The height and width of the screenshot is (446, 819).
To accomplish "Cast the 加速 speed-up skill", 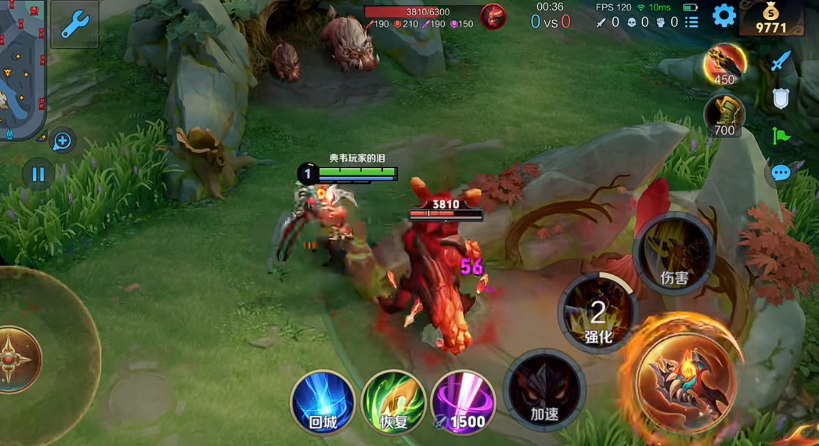I will [x=544, y=390].
